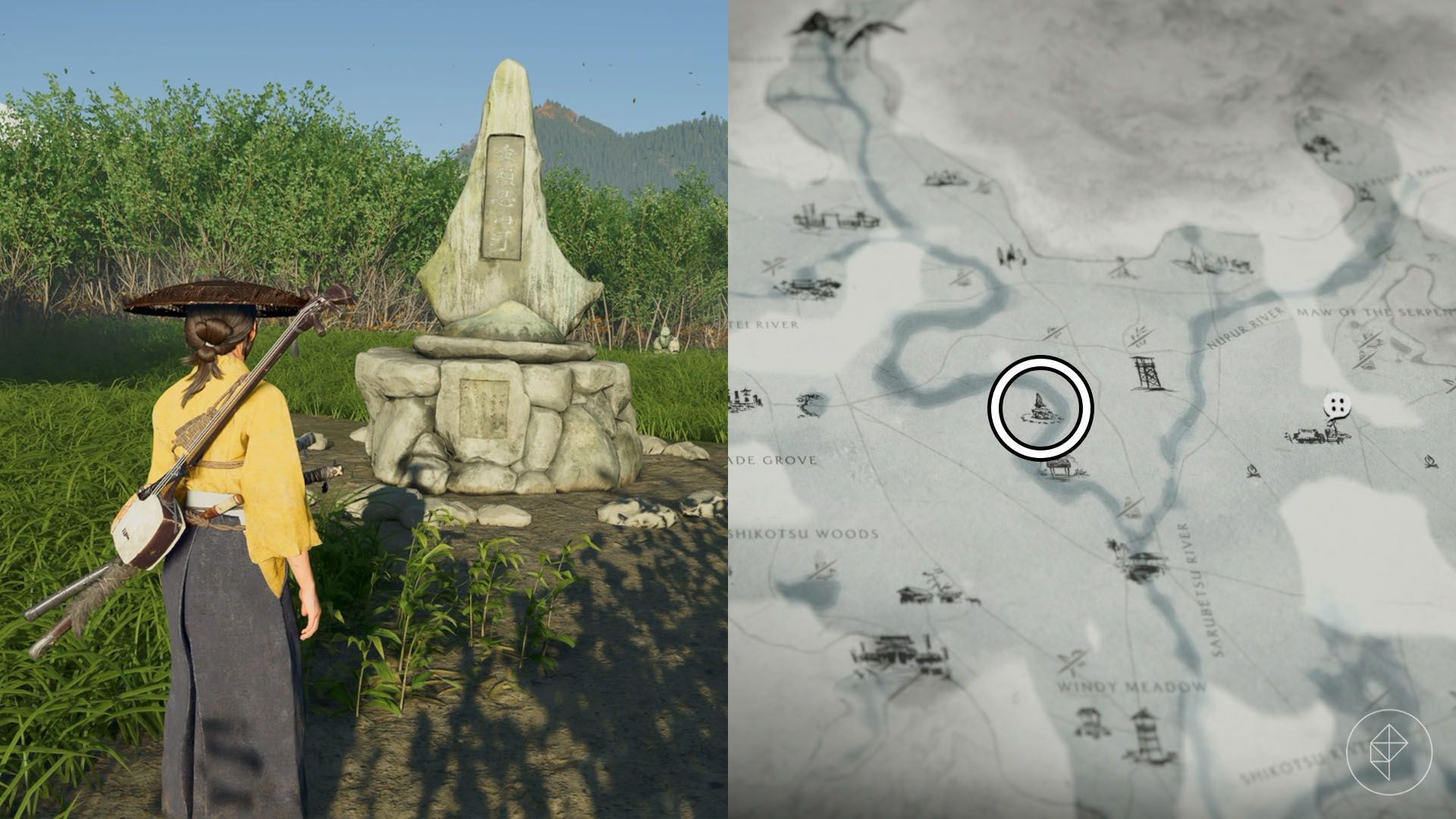Select the bonsai tree marker above Grove label
The height and width of the screenshot is (819, 1456).
tap(811, 404)
